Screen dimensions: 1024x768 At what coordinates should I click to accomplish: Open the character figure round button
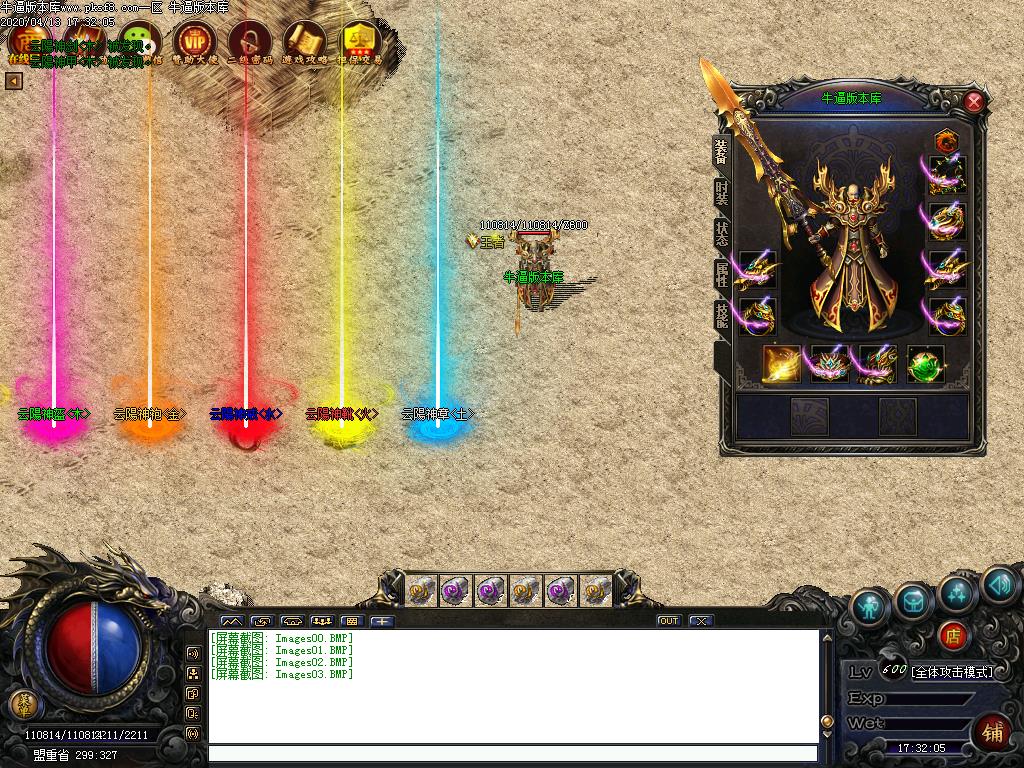click(870, 605)
